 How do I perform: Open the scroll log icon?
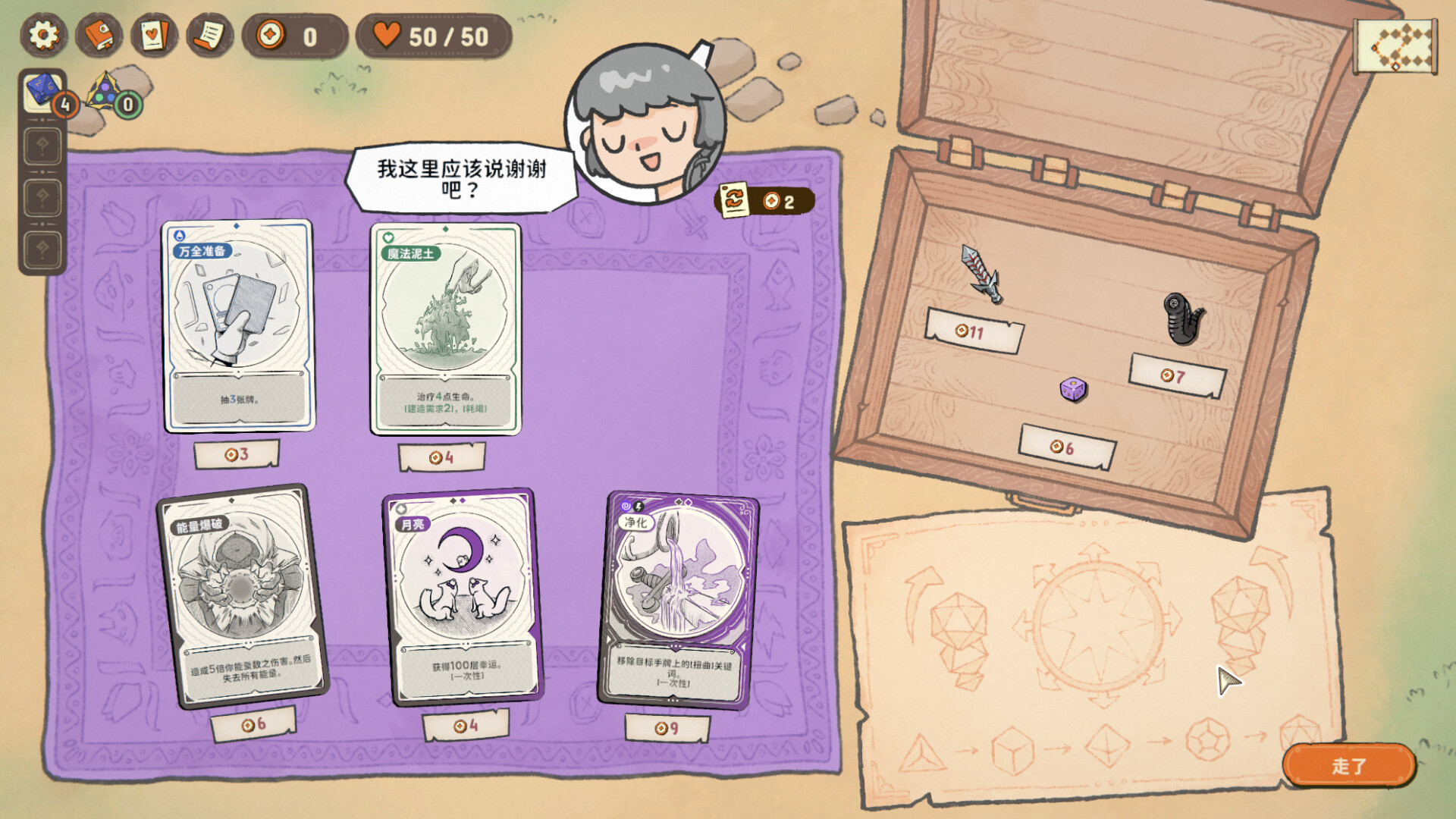click(x=209, y=36)
